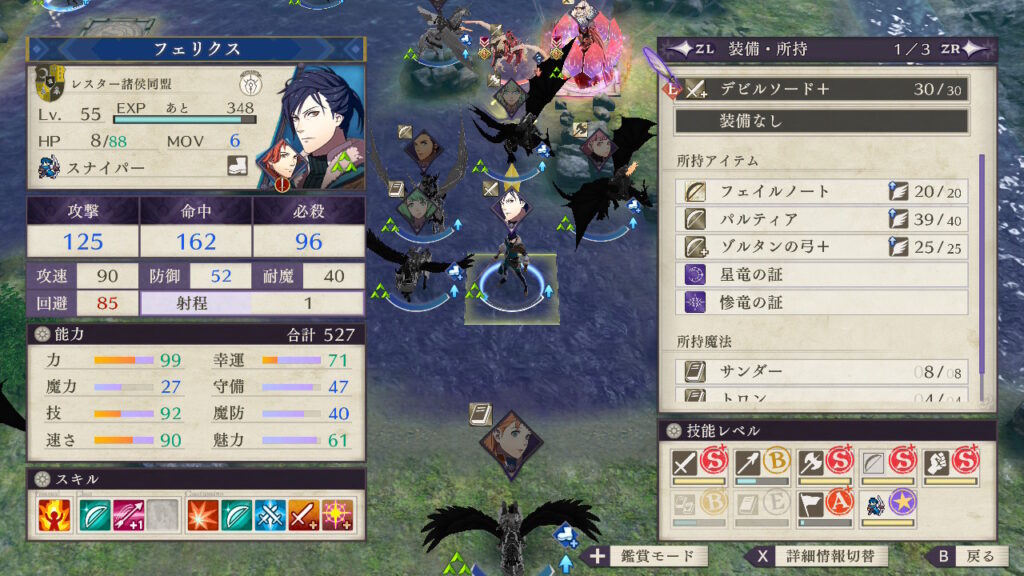Select the パルティア bow item row
This screenshot has width=1024, height=576.
click(x=820, y=218)
